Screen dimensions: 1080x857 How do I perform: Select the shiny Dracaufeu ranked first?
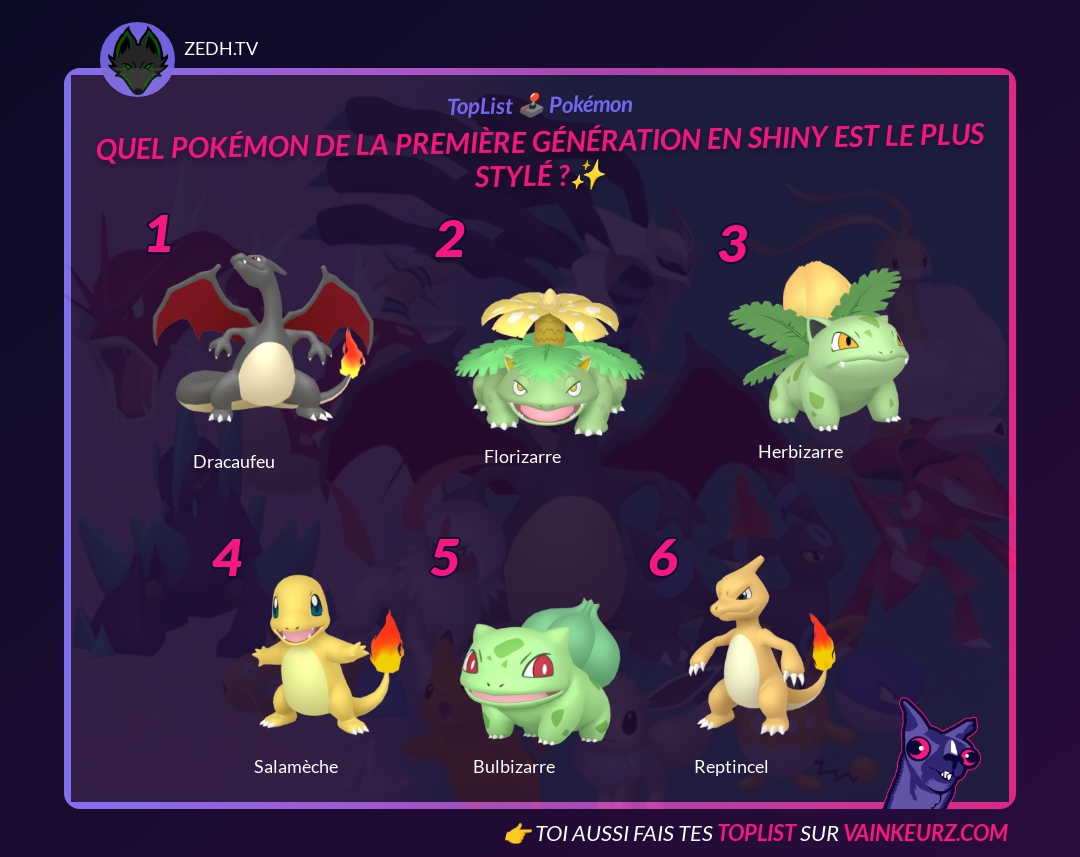point(262,340)
